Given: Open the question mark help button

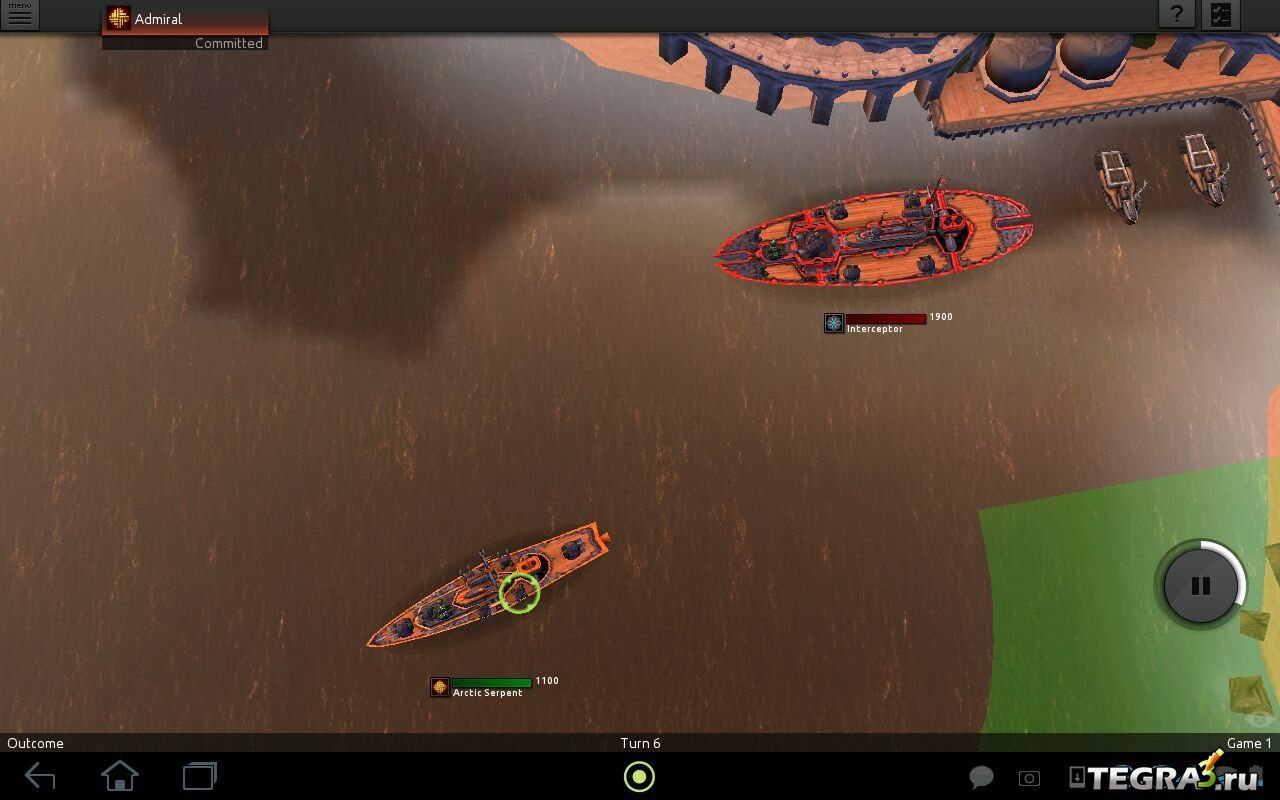Looking at the screenshot, I should coord(1177,14).
